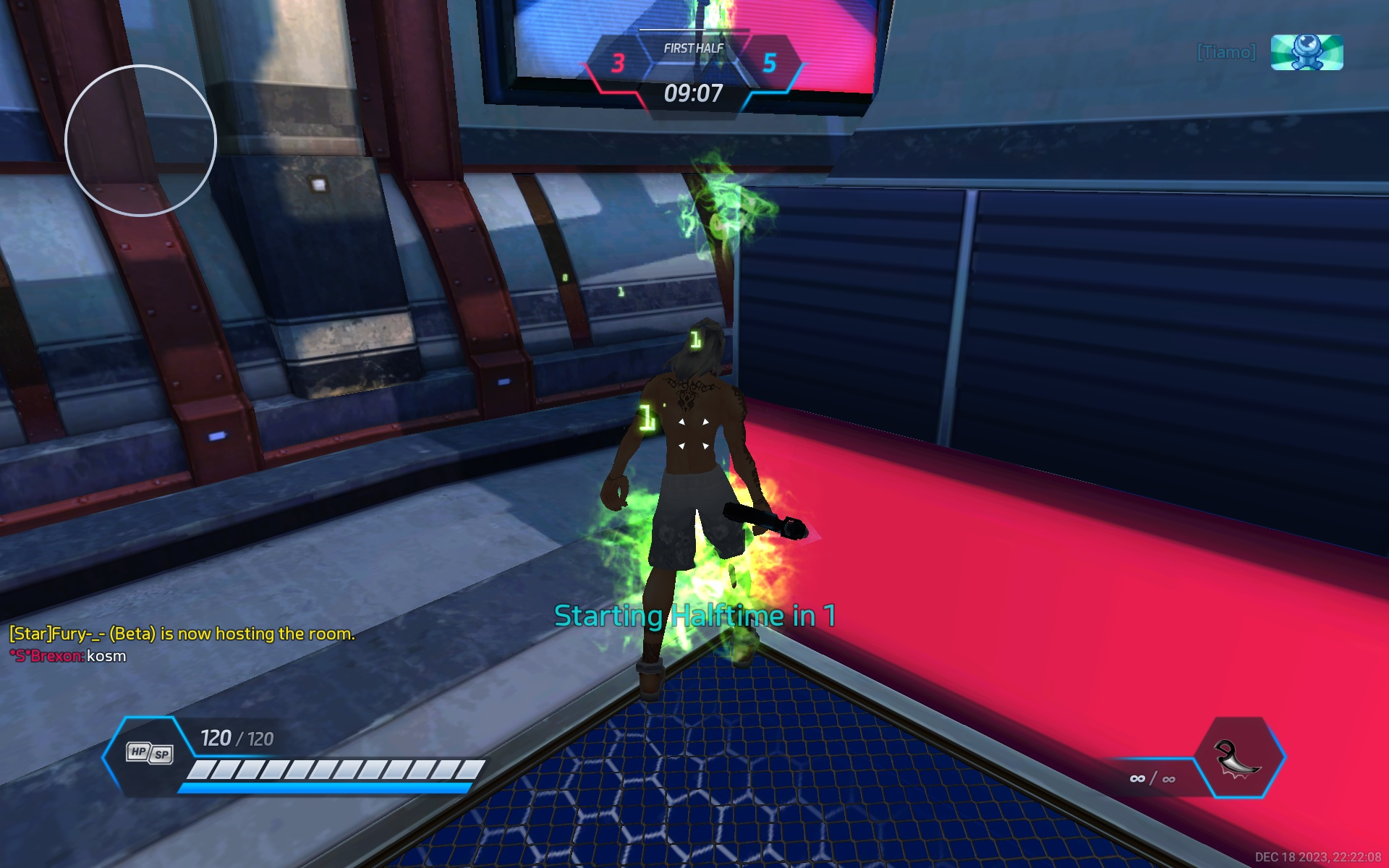This screenshot has height=868, width=1389.
Task: Click Brexon's "kosm" chat message
Action: point(106,656)
